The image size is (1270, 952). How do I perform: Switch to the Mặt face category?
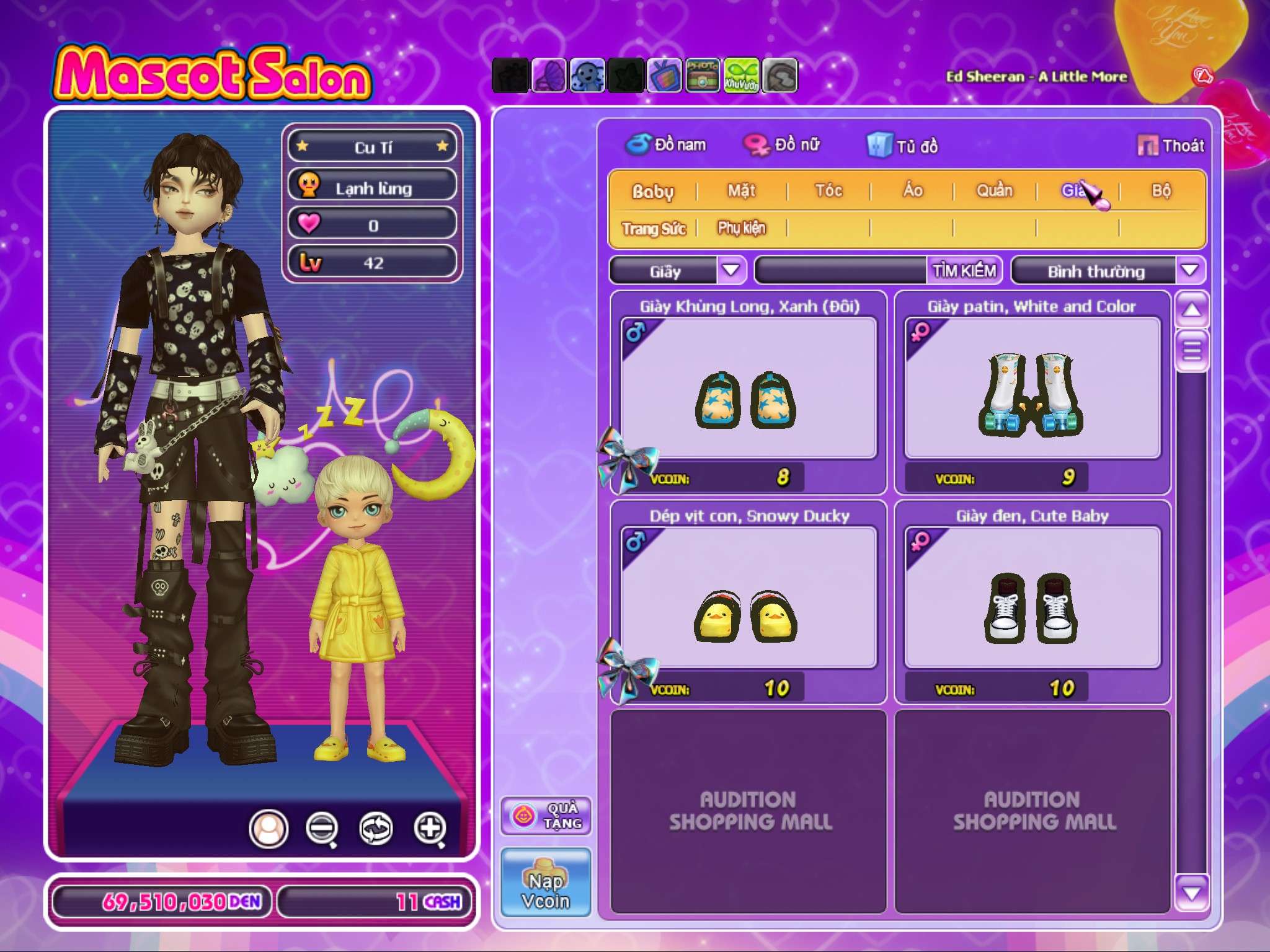742,191
